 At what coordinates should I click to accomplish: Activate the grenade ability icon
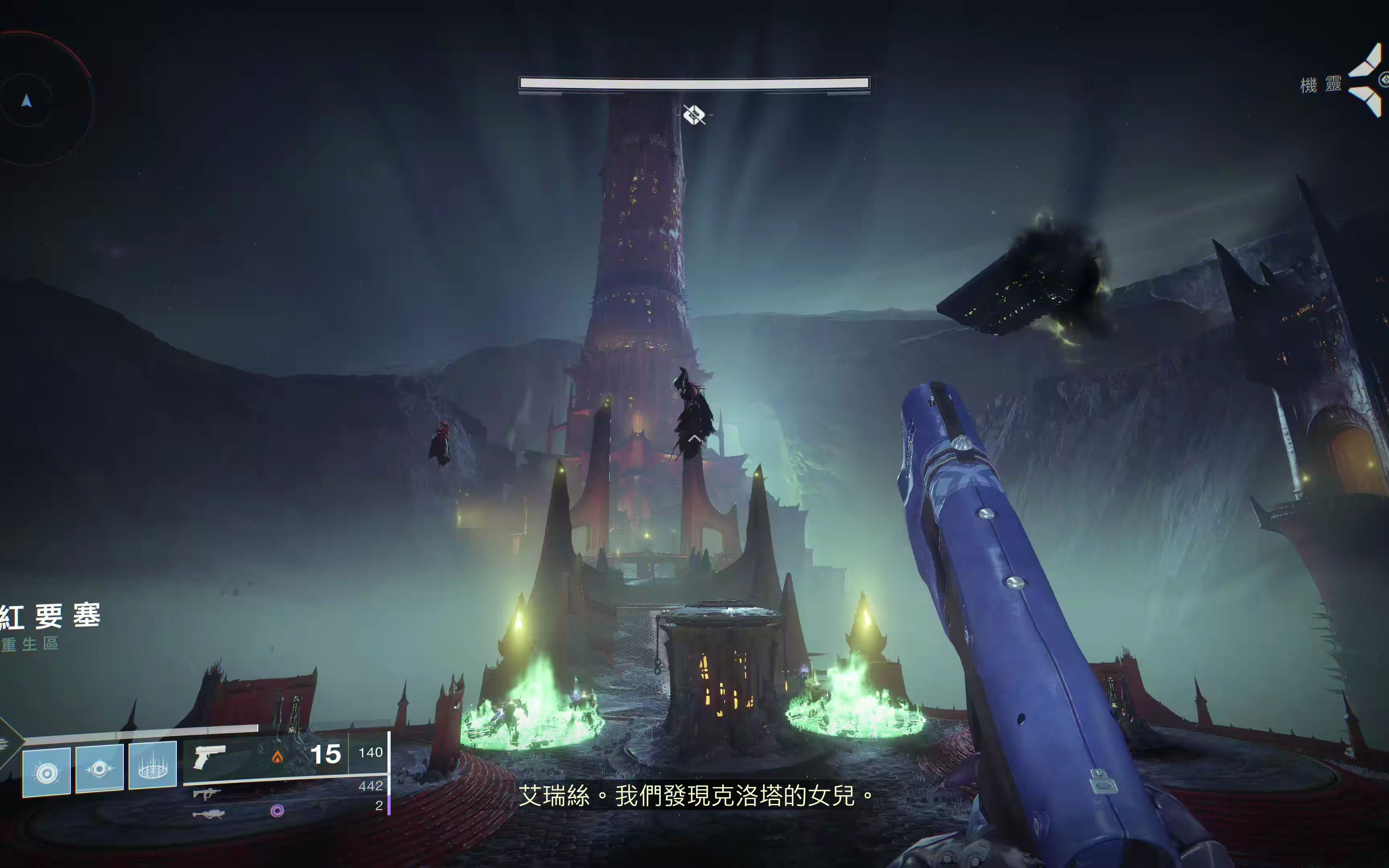(47, 772)
